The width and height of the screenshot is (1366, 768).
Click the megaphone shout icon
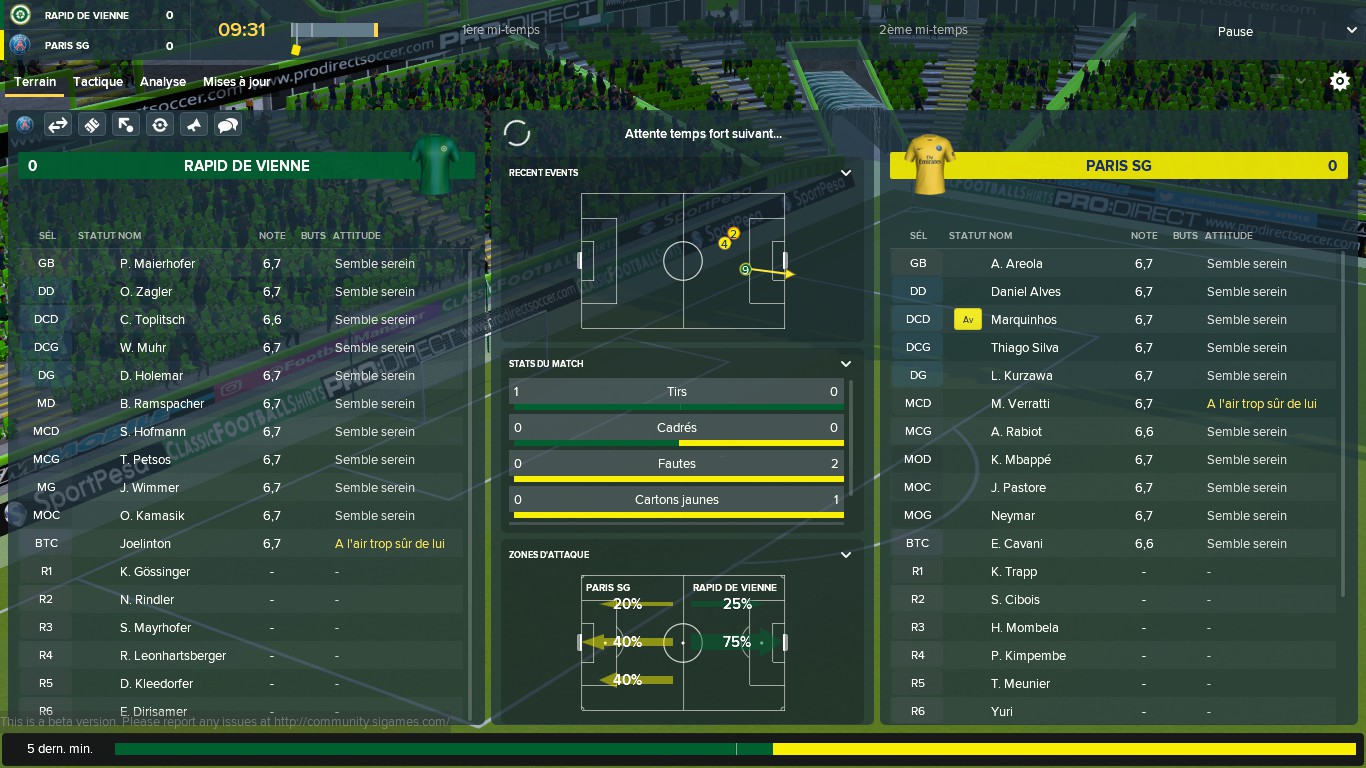[x=194, y=125]
